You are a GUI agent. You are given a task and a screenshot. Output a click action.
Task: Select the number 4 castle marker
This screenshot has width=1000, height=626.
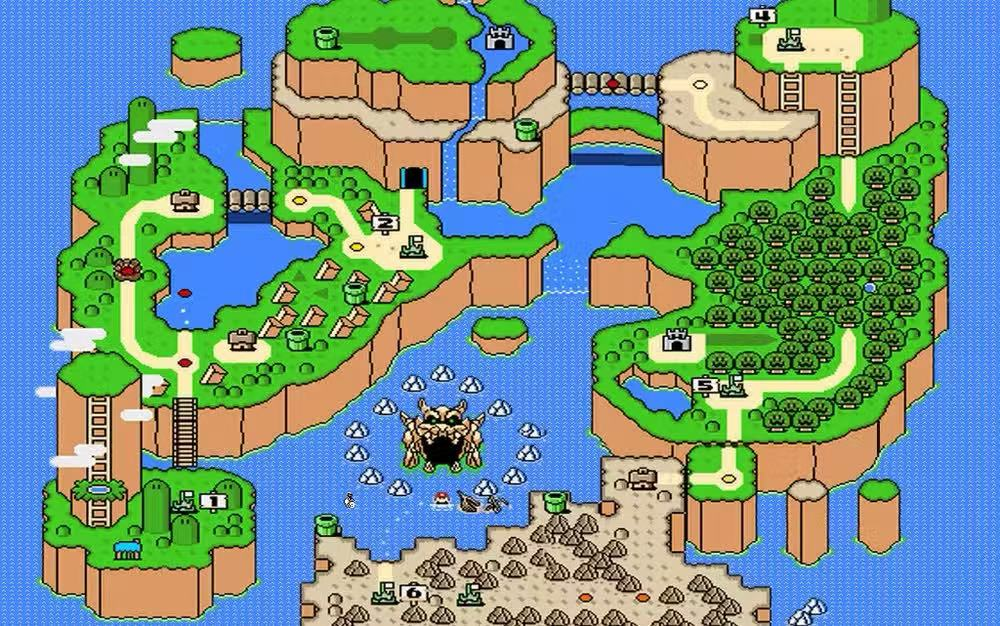click(762, 16)
